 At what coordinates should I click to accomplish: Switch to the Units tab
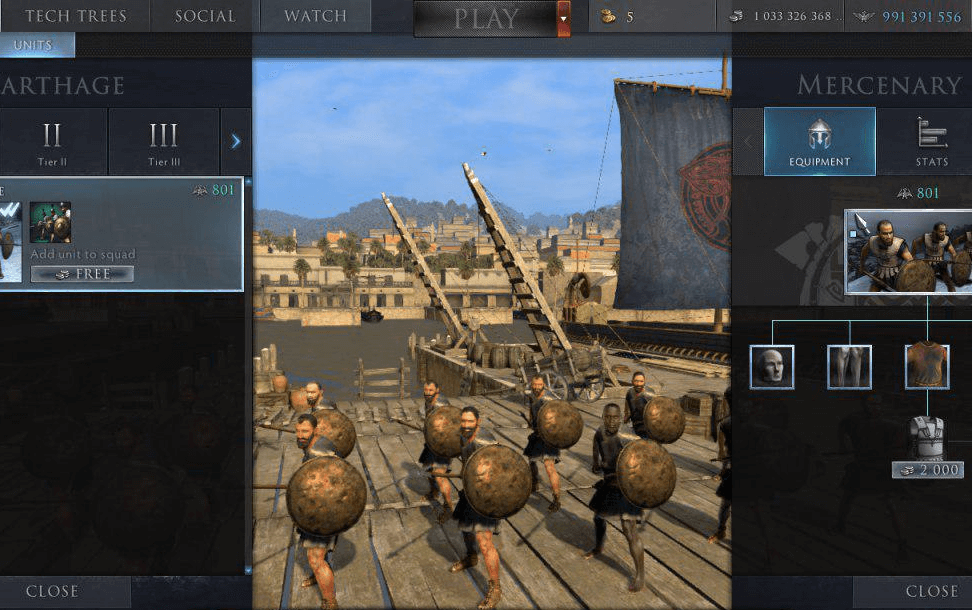33,45
